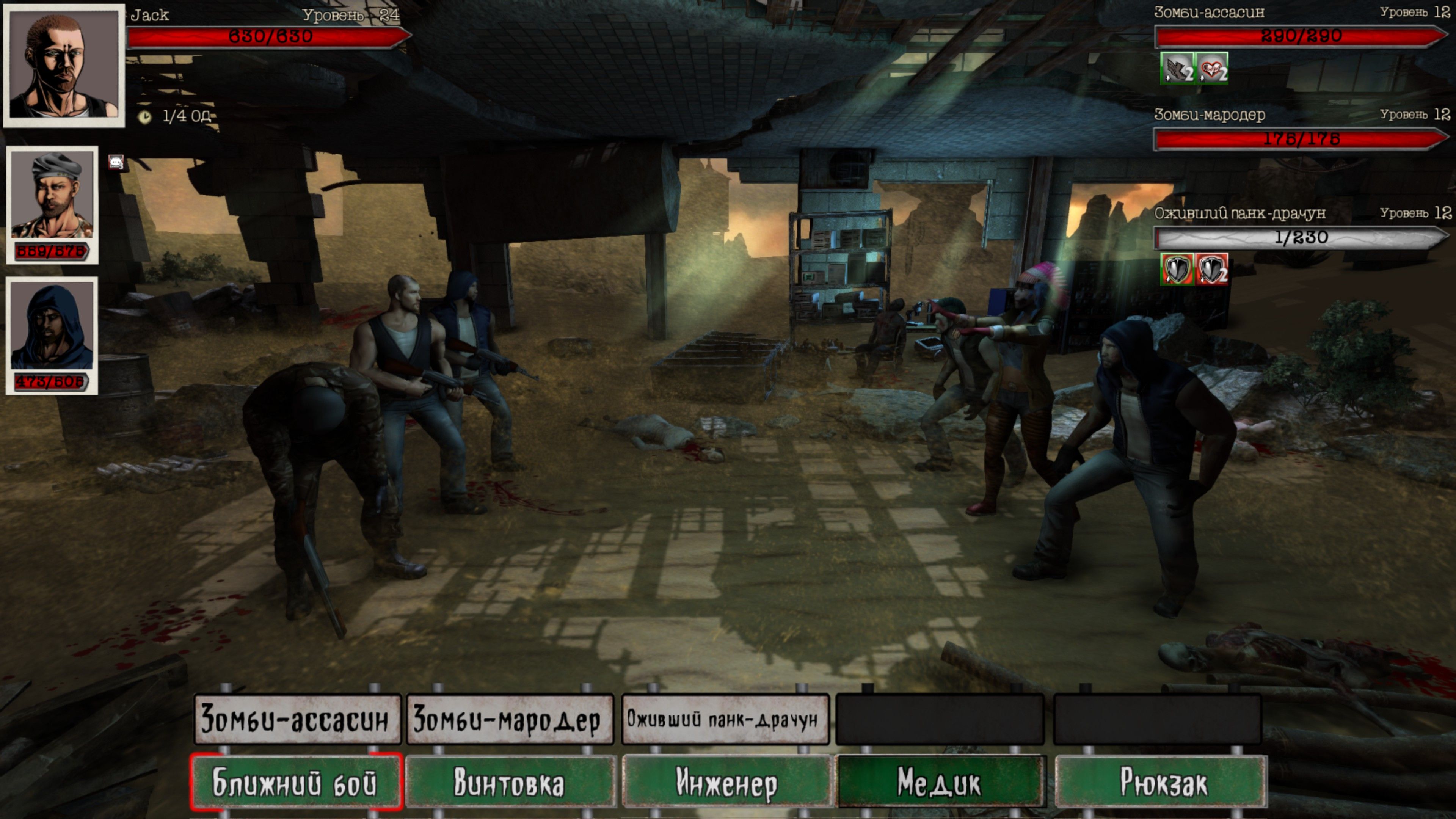Select Оживший панк-драчун as target
The width and height of the screenshot is (1456, 819).
[725, 719]
